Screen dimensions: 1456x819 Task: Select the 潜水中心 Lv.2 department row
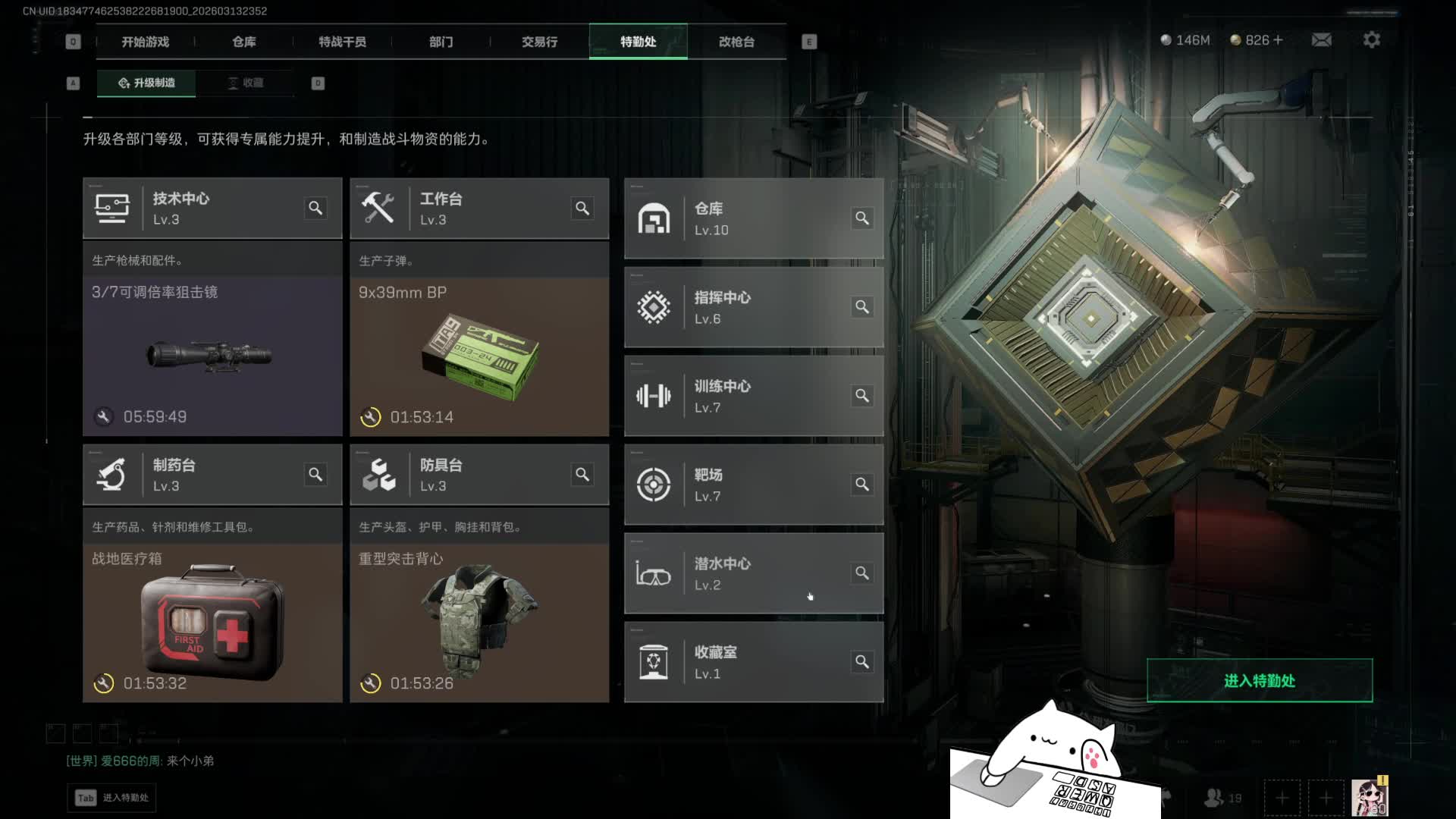coord(753,573)
